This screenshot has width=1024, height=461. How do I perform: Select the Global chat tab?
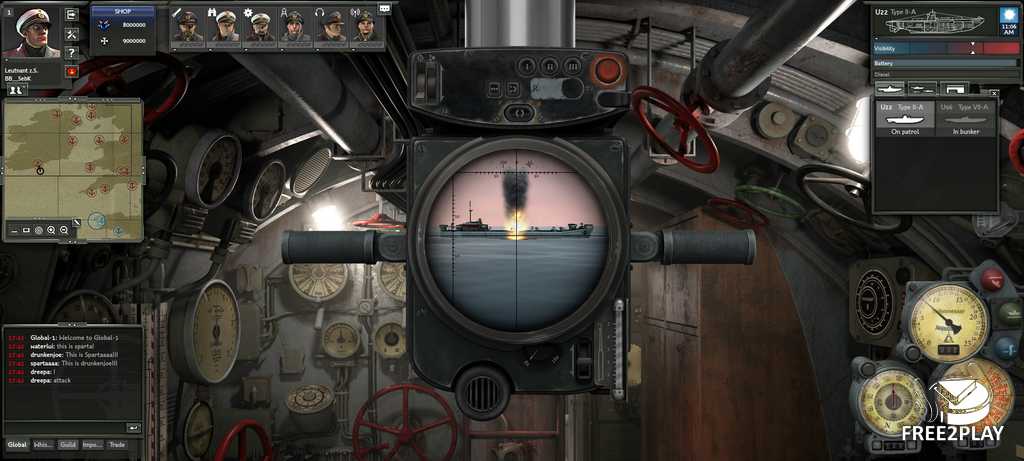(18, 444)
